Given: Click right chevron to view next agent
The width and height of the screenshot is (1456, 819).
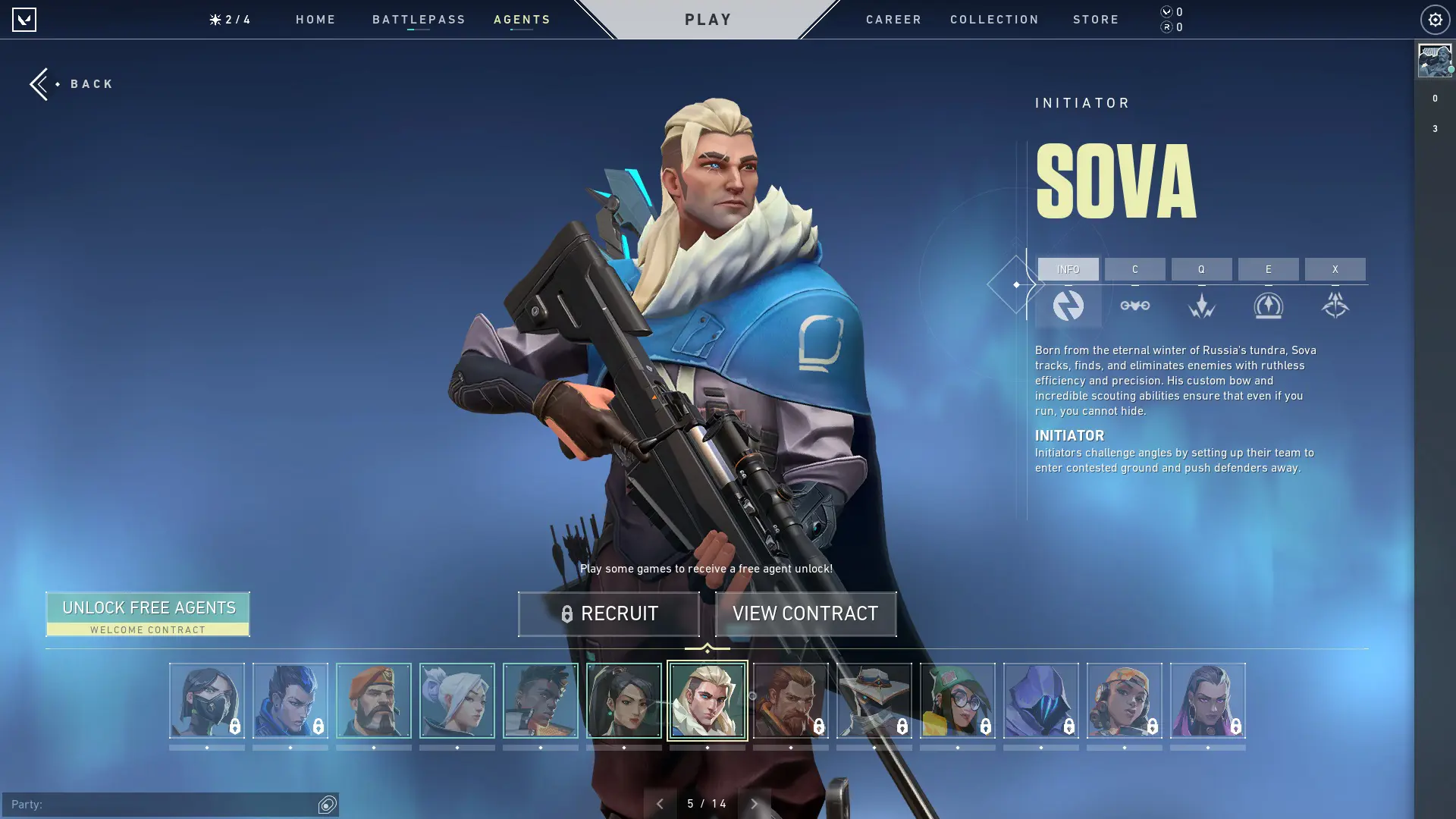Looking at the screenshot, I should [x=754, y=802].
